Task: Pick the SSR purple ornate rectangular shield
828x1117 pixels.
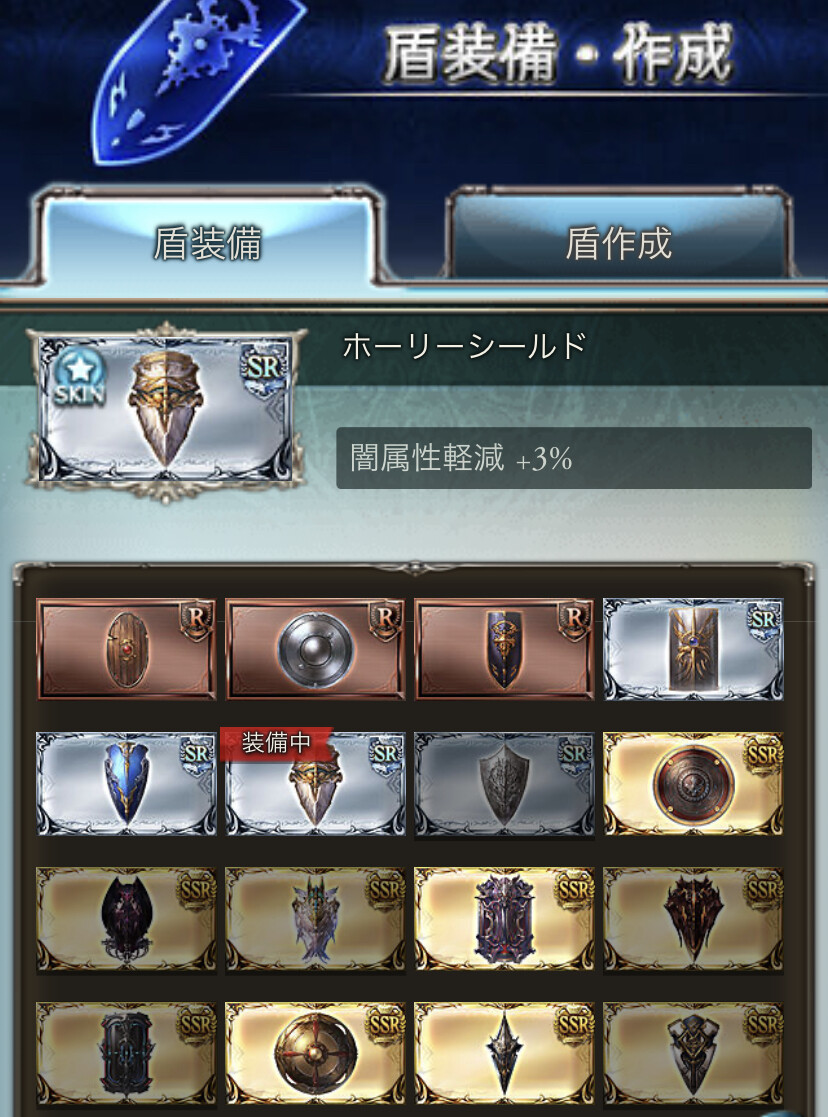Action: pyautogui.click(x=504, y=918)
